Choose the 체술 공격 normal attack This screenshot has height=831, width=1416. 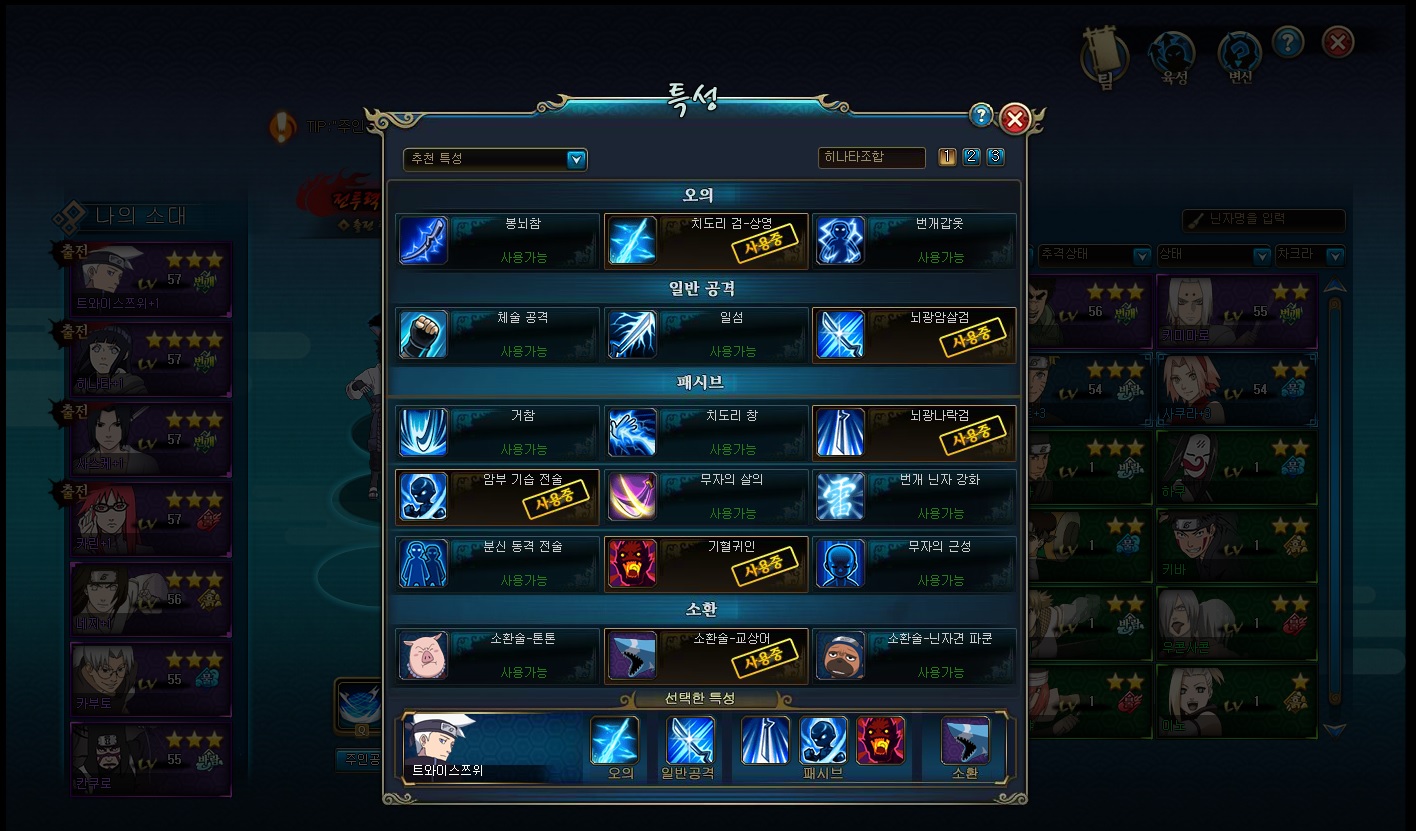498,335
